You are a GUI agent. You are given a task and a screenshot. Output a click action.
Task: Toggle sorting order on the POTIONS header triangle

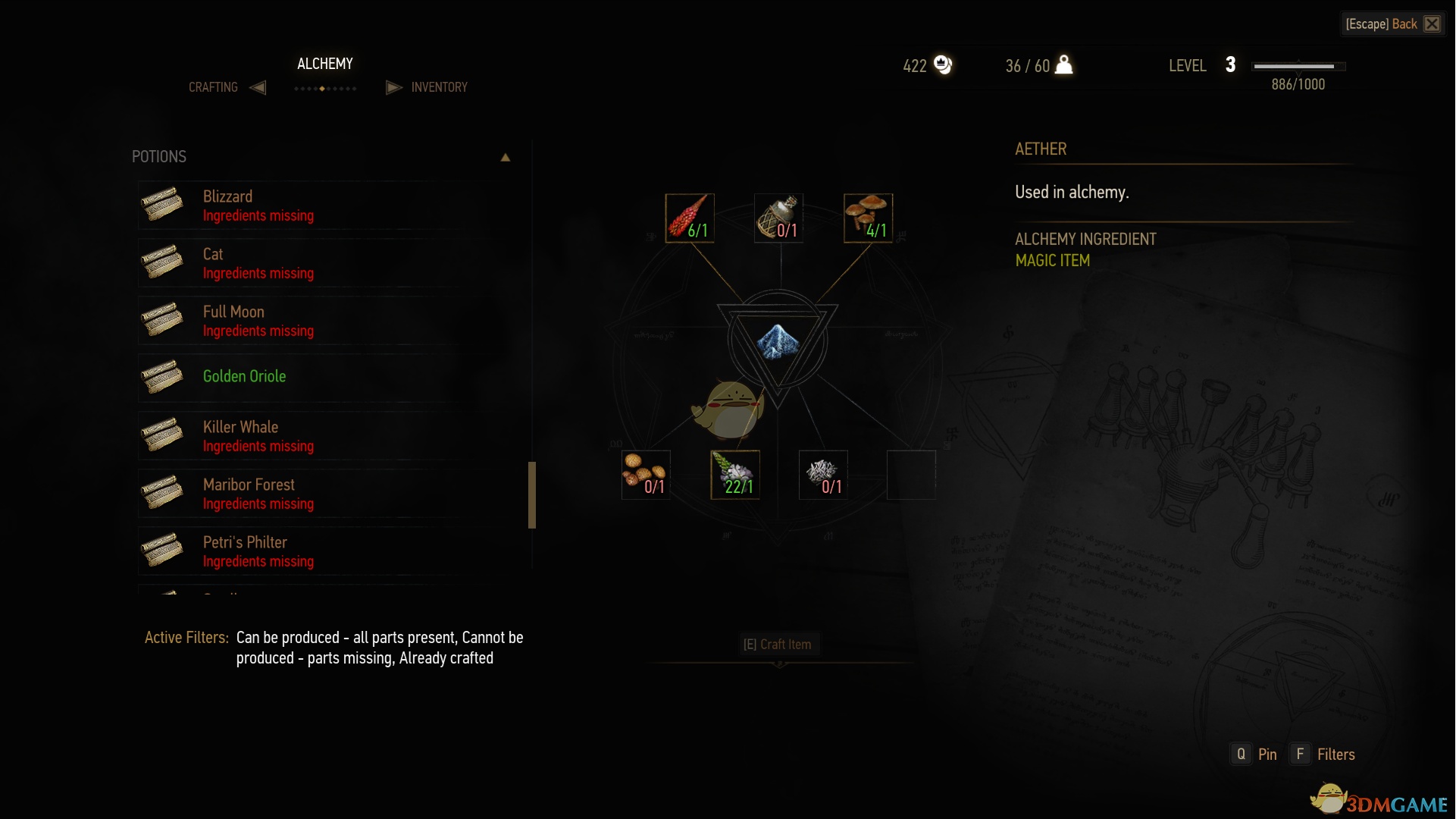505,157
